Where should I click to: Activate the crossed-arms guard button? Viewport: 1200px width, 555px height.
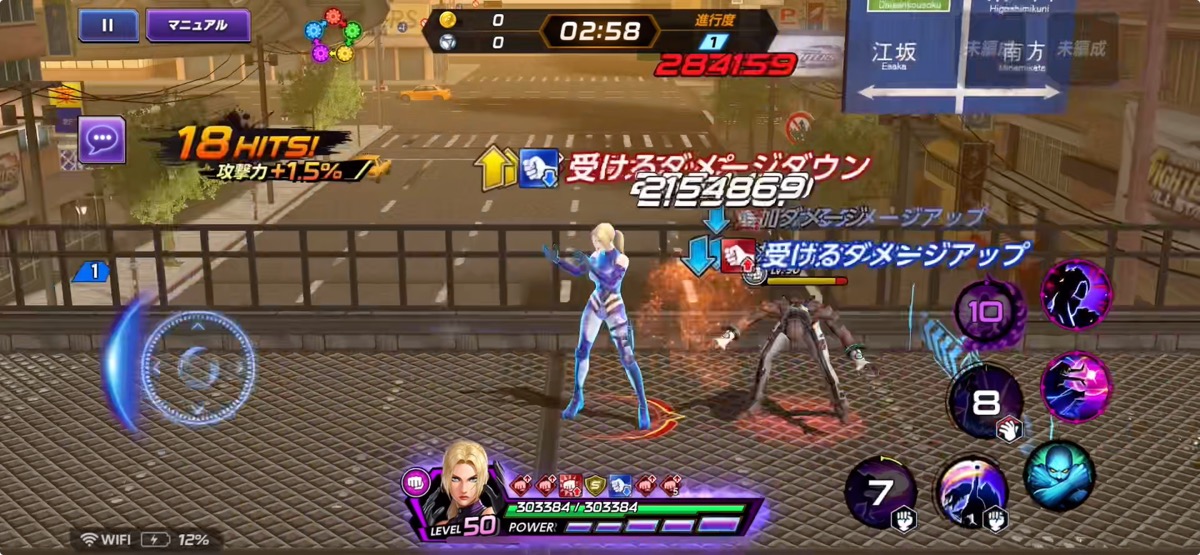click(1058, 475)
